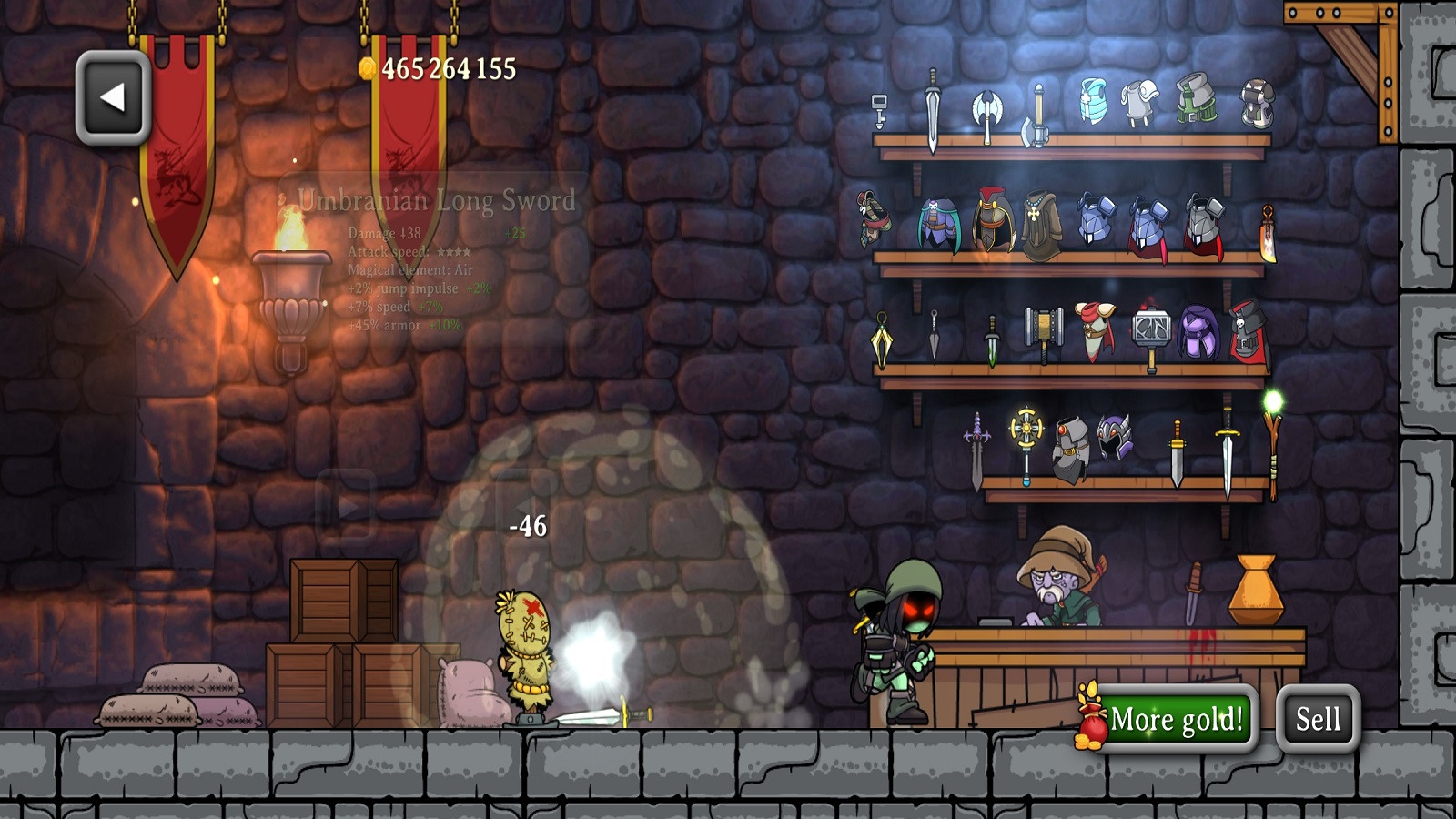The image size is (1456, 819).
Task: Select the grey kunai throwing knife
Action: point(935,334)
